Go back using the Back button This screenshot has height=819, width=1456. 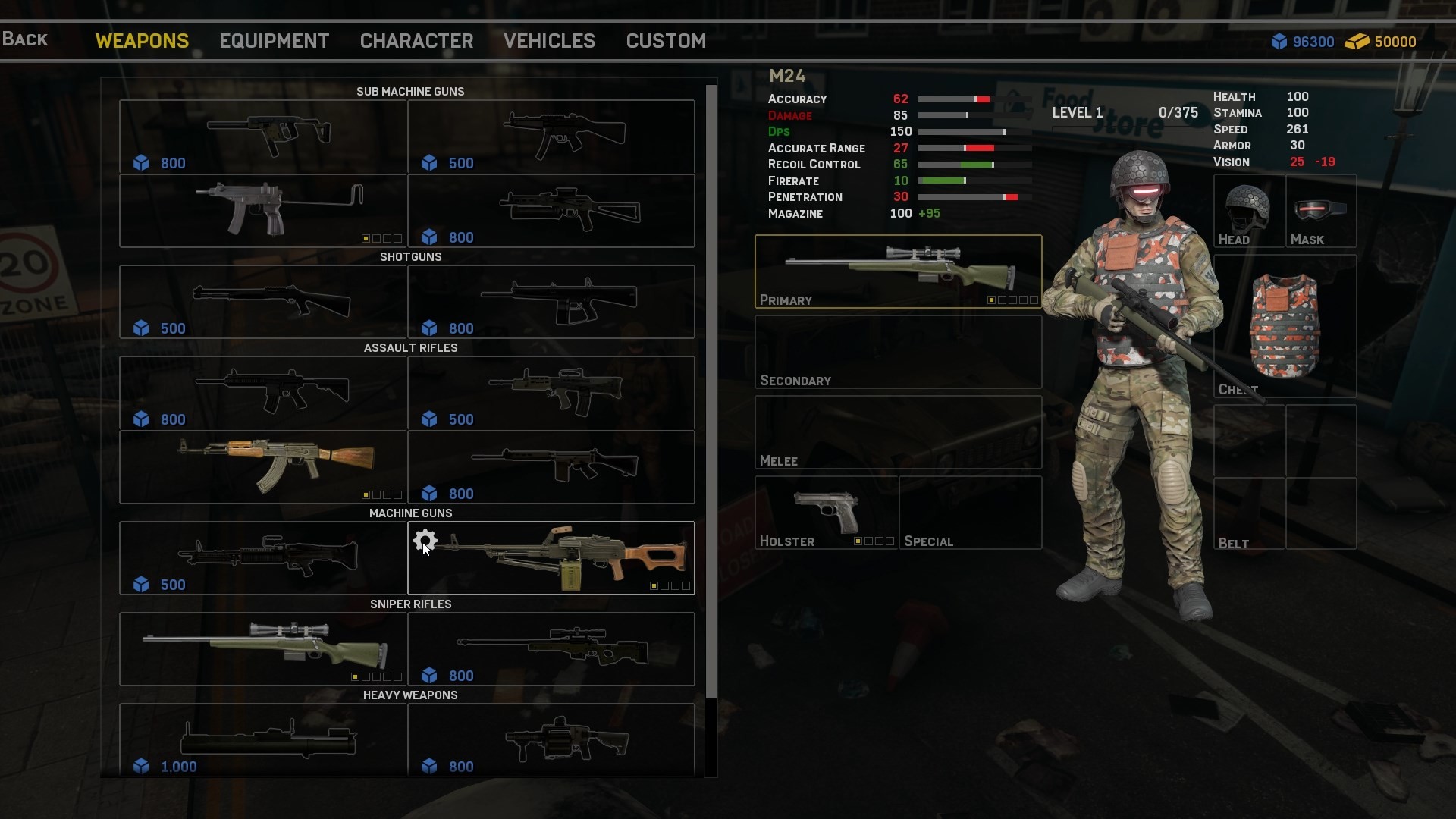(x=25, y=39)
